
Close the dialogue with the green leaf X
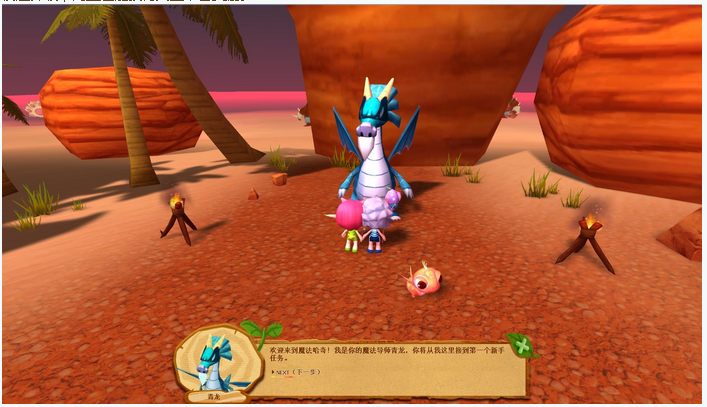(x=520, y=345)
